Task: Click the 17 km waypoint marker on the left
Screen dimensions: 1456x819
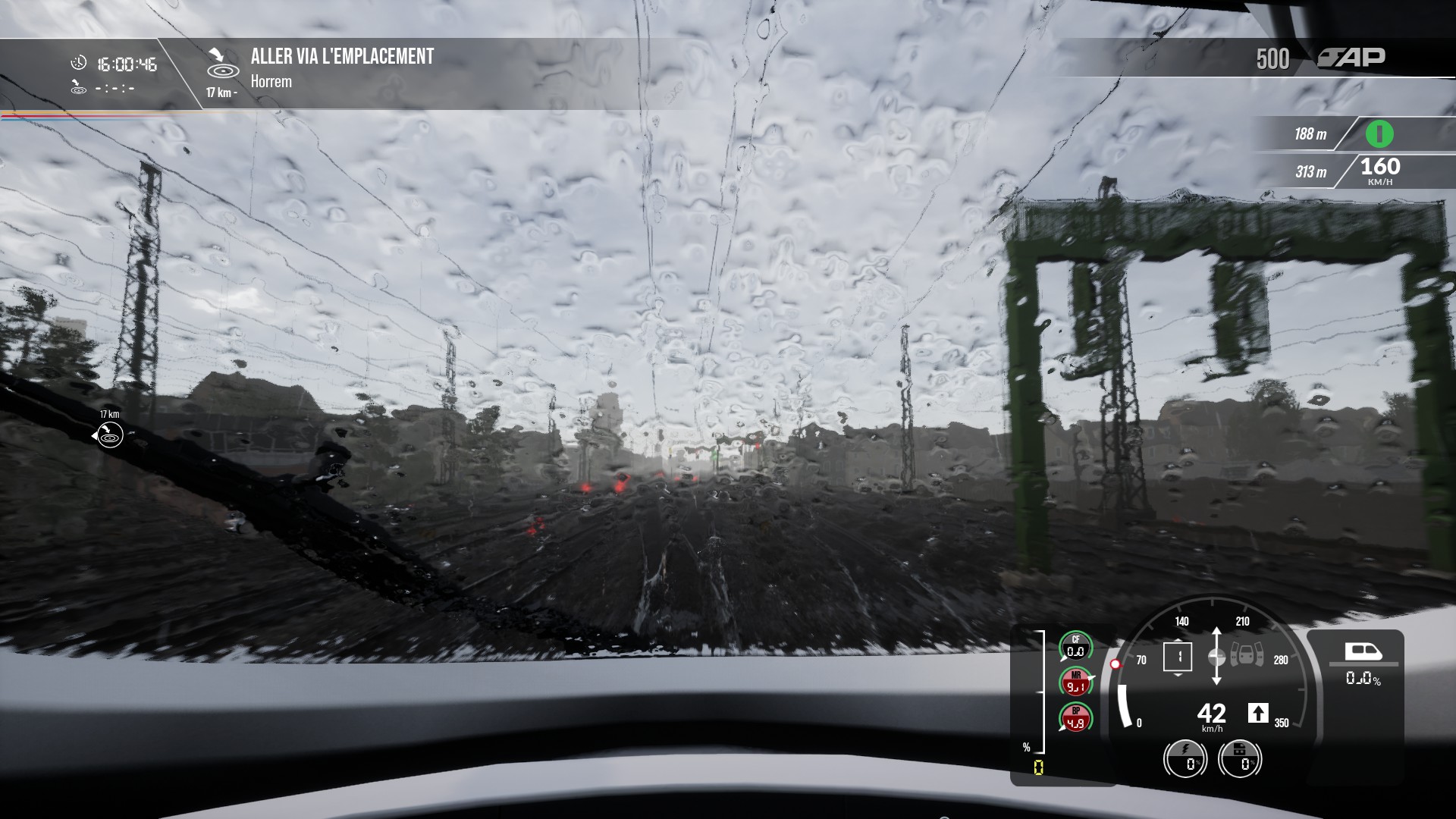Action: 109,435
